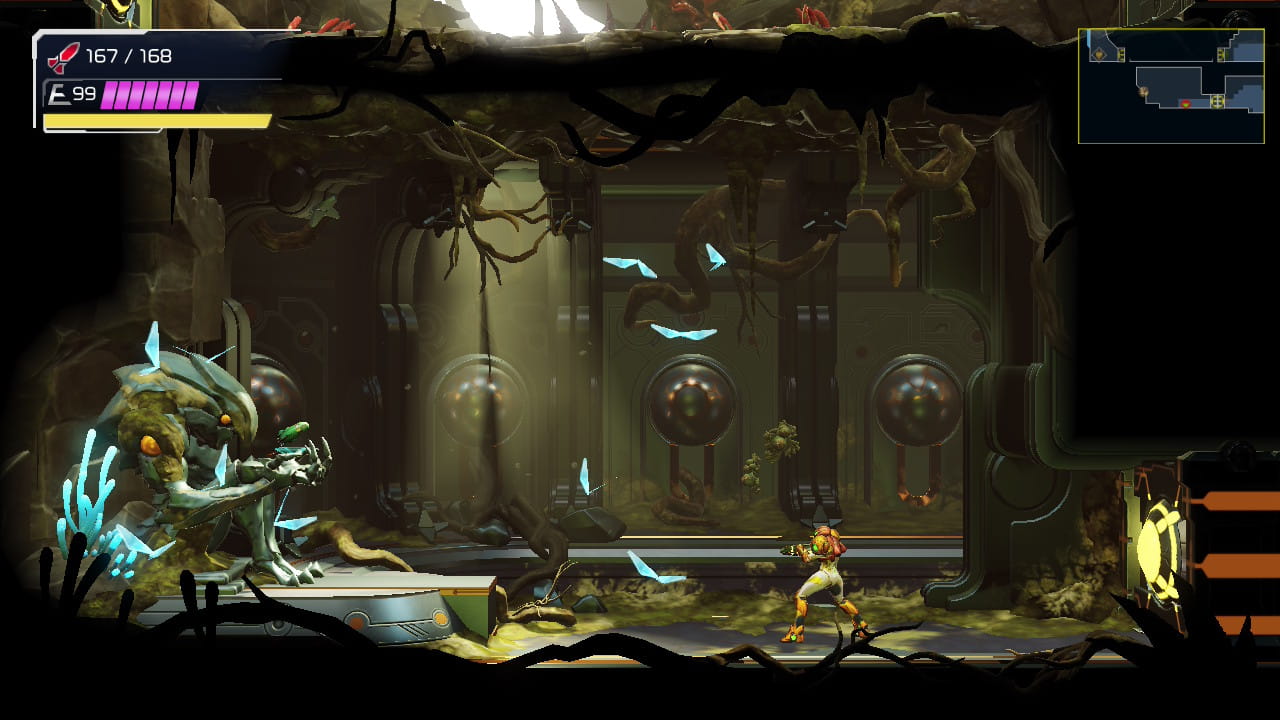Click the upper-left door marker on the minimap
The height and width of the screenshot is (720, 1280).
(x=1121, y=54)
